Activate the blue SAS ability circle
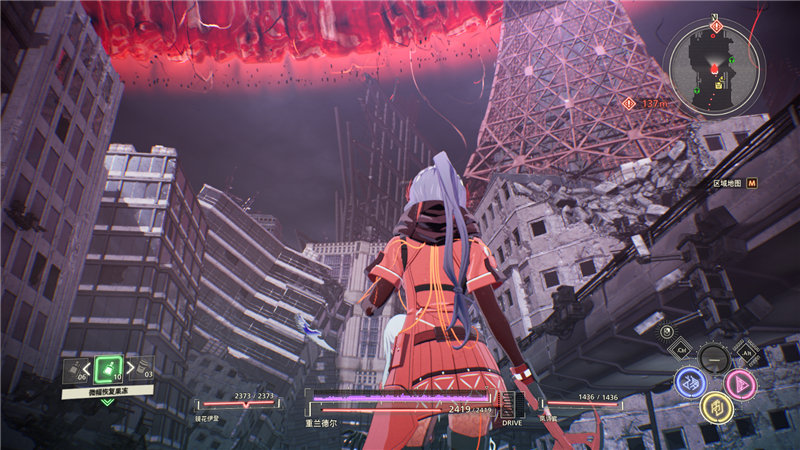 point(689,382)
